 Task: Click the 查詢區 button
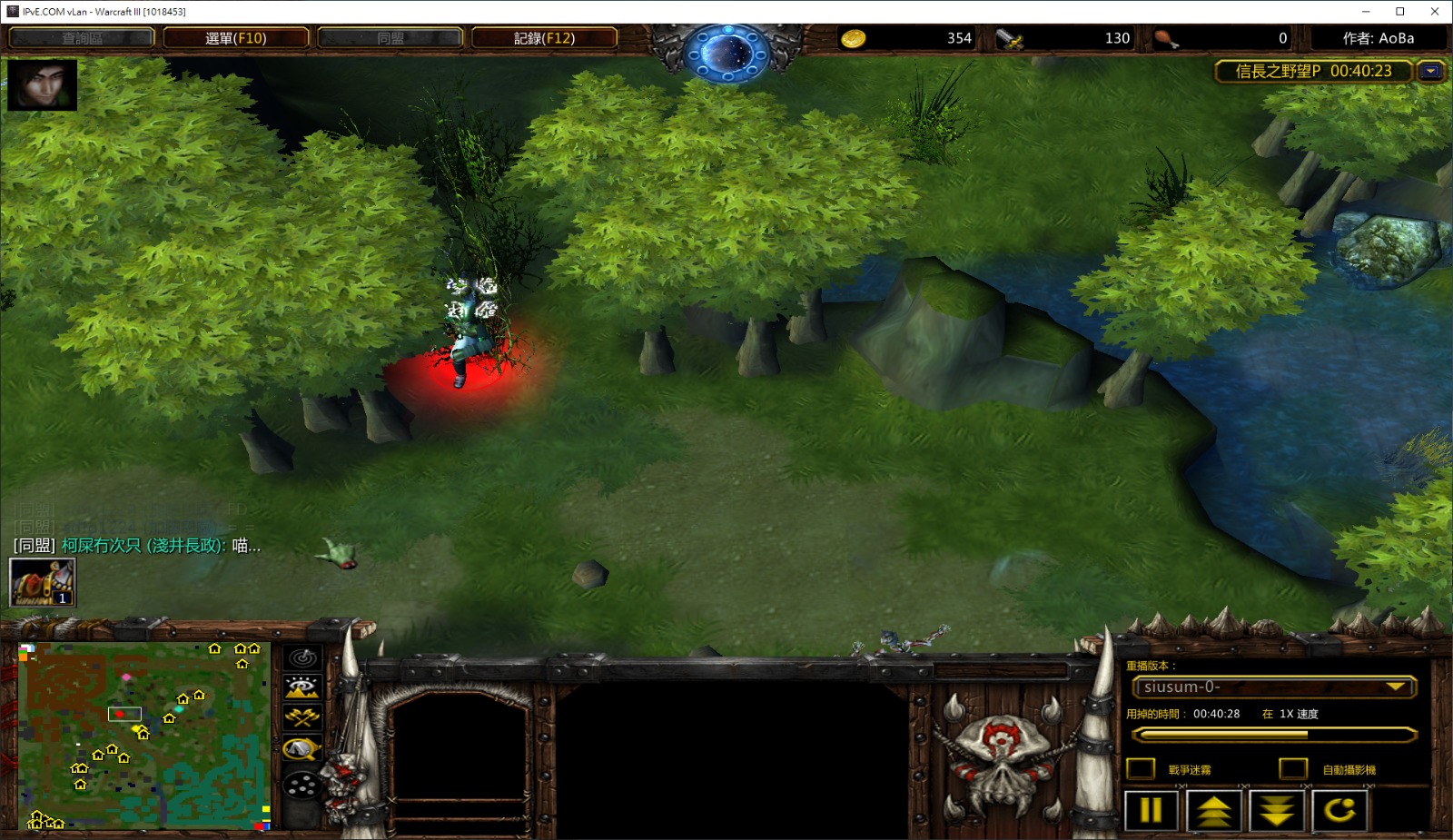click(82, 38)
